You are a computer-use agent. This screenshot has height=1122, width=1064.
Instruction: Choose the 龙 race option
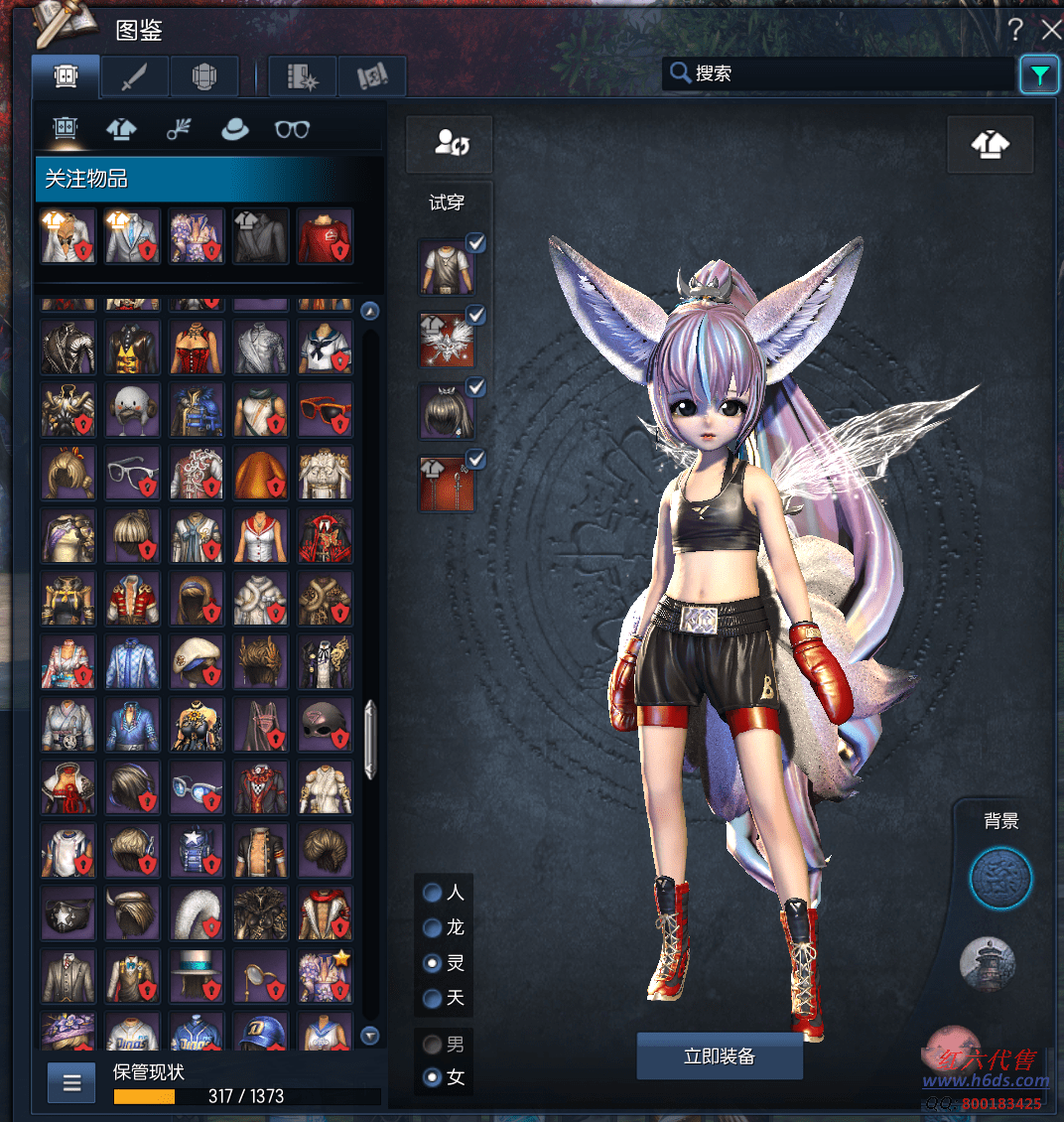coord(433,927)
